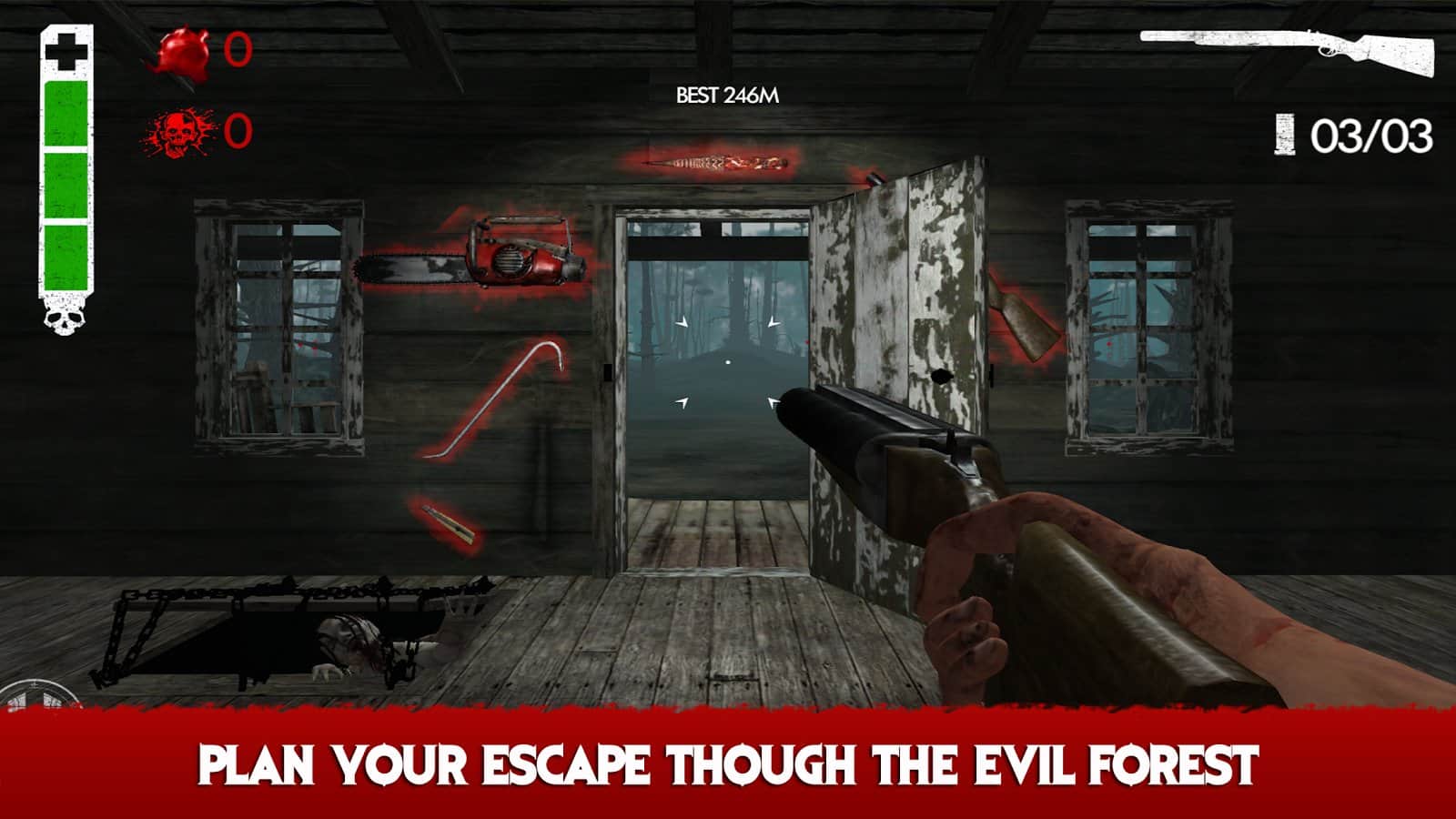1456x819 pixels.
Task: Click the health cross atop the health bar
Action: tap(66, 50)
